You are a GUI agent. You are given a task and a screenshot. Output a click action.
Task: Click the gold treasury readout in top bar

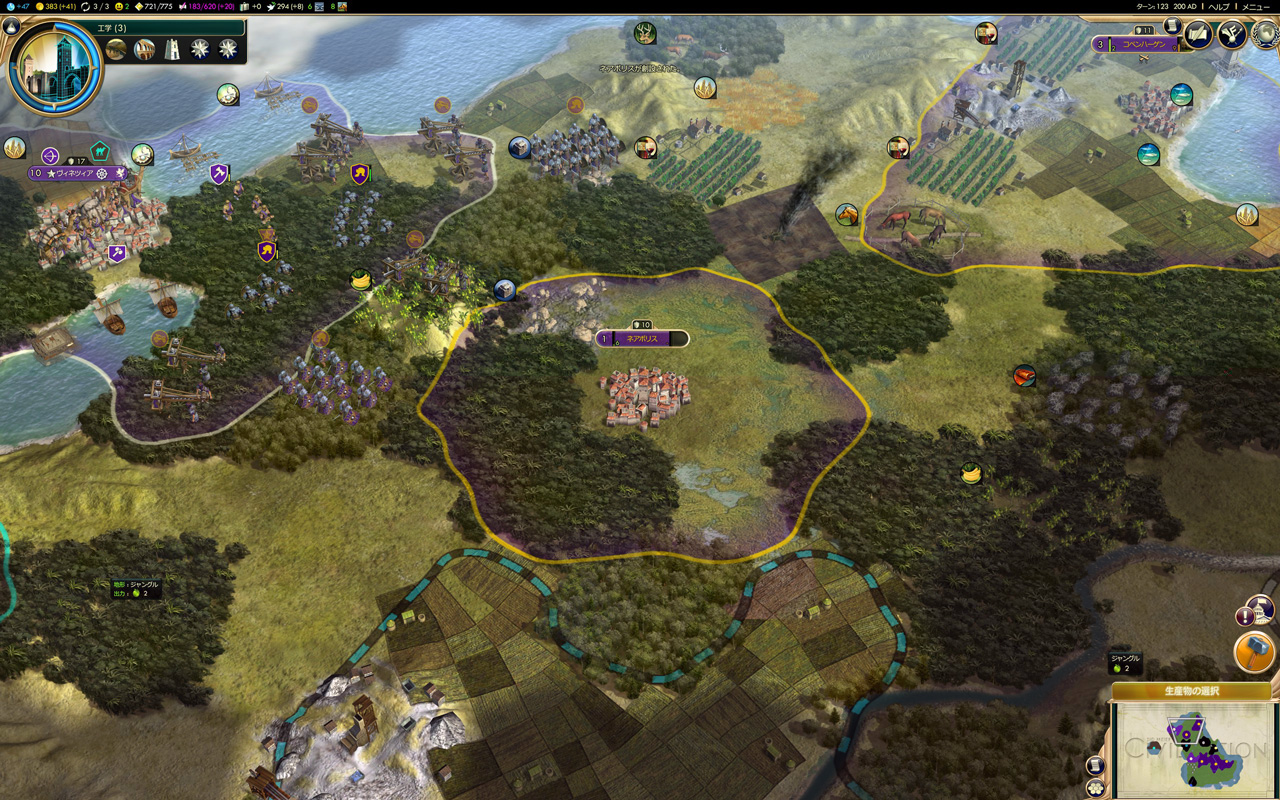tap(60, 6)
